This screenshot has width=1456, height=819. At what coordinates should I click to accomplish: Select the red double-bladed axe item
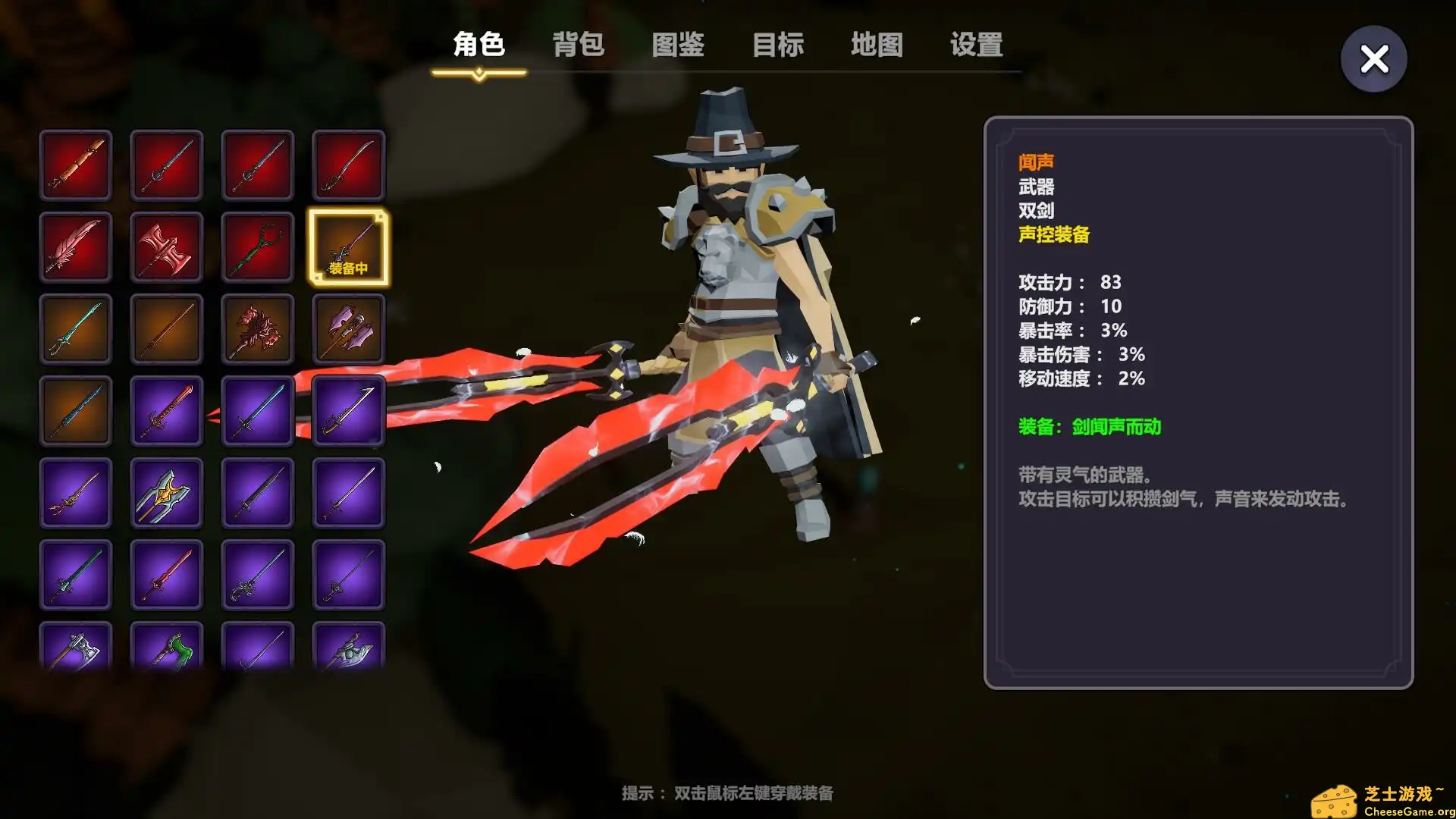pos(167,246)
